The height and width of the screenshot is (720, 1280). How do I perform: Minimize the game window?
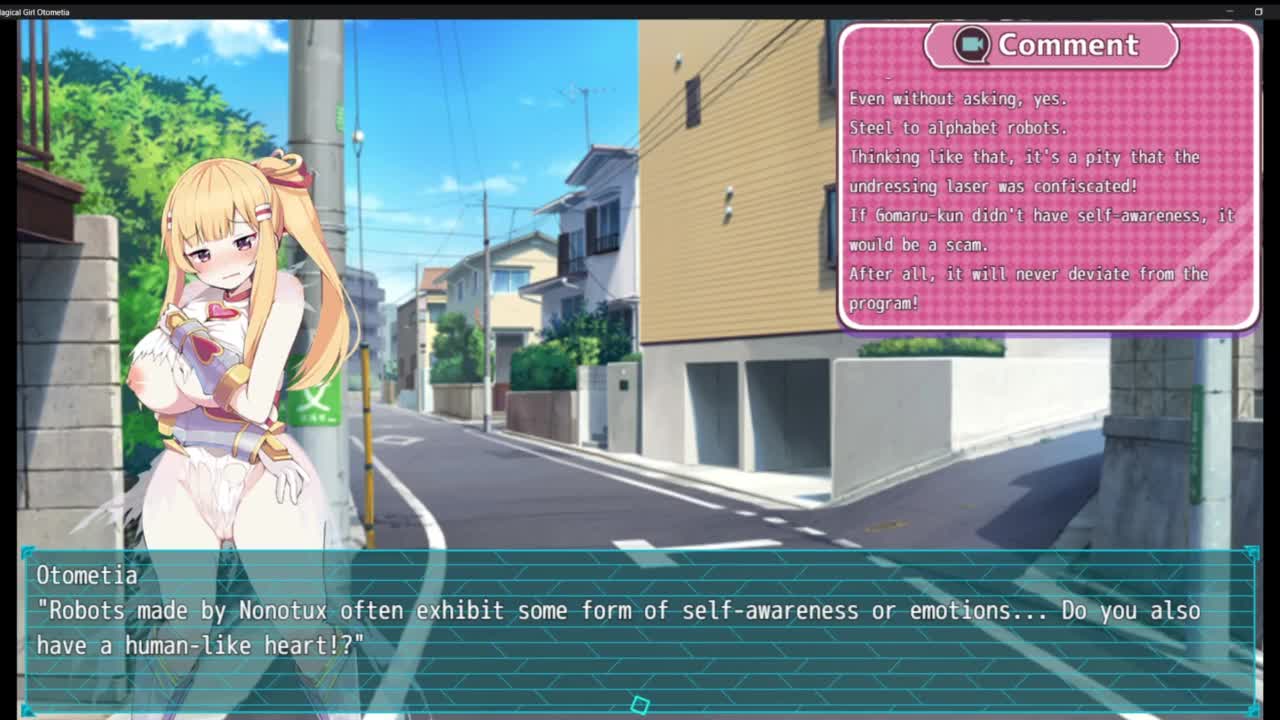pos(1229,11)
